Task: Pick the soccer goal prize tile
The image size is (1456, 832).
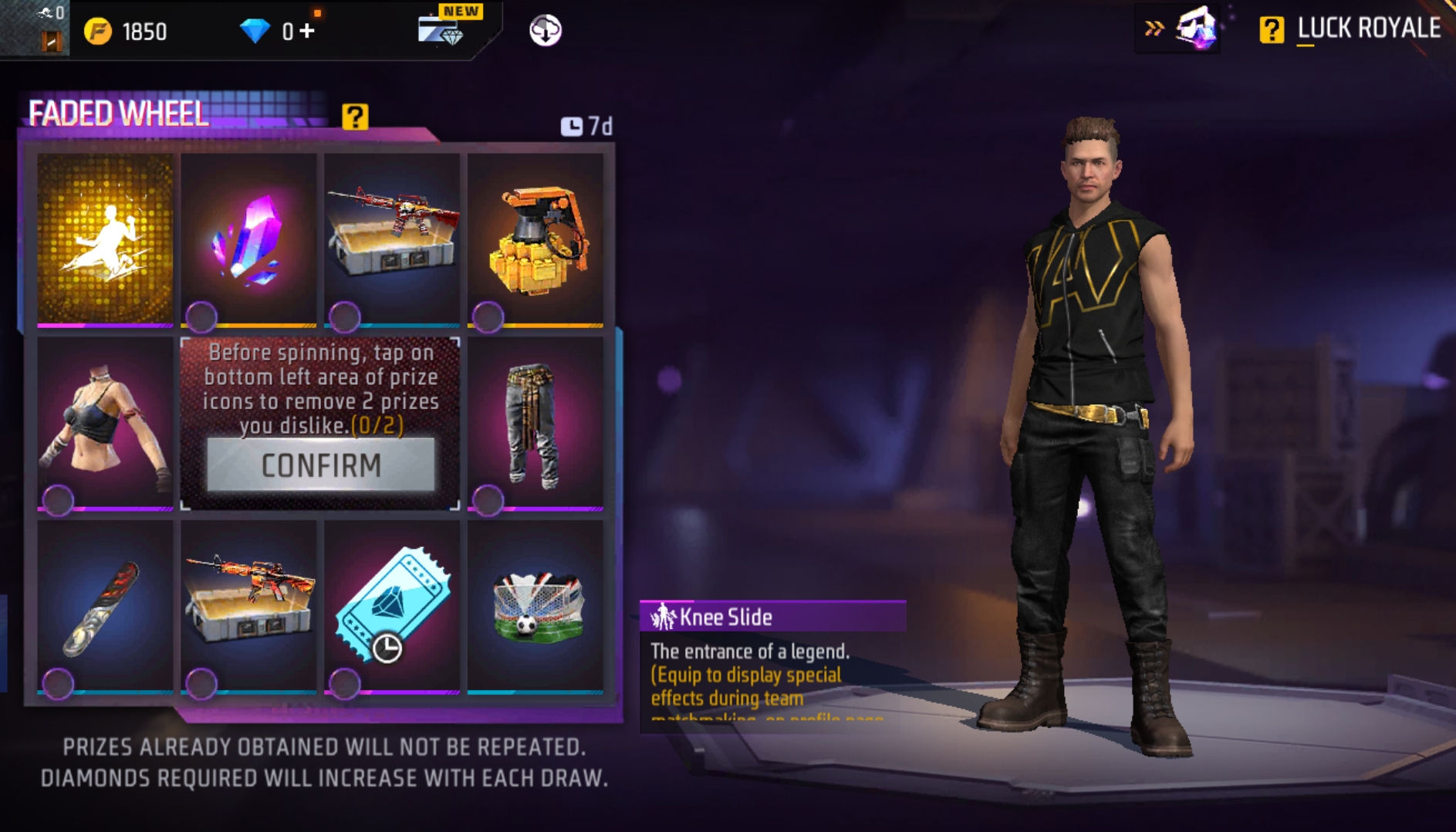Action: coord(535,605)
